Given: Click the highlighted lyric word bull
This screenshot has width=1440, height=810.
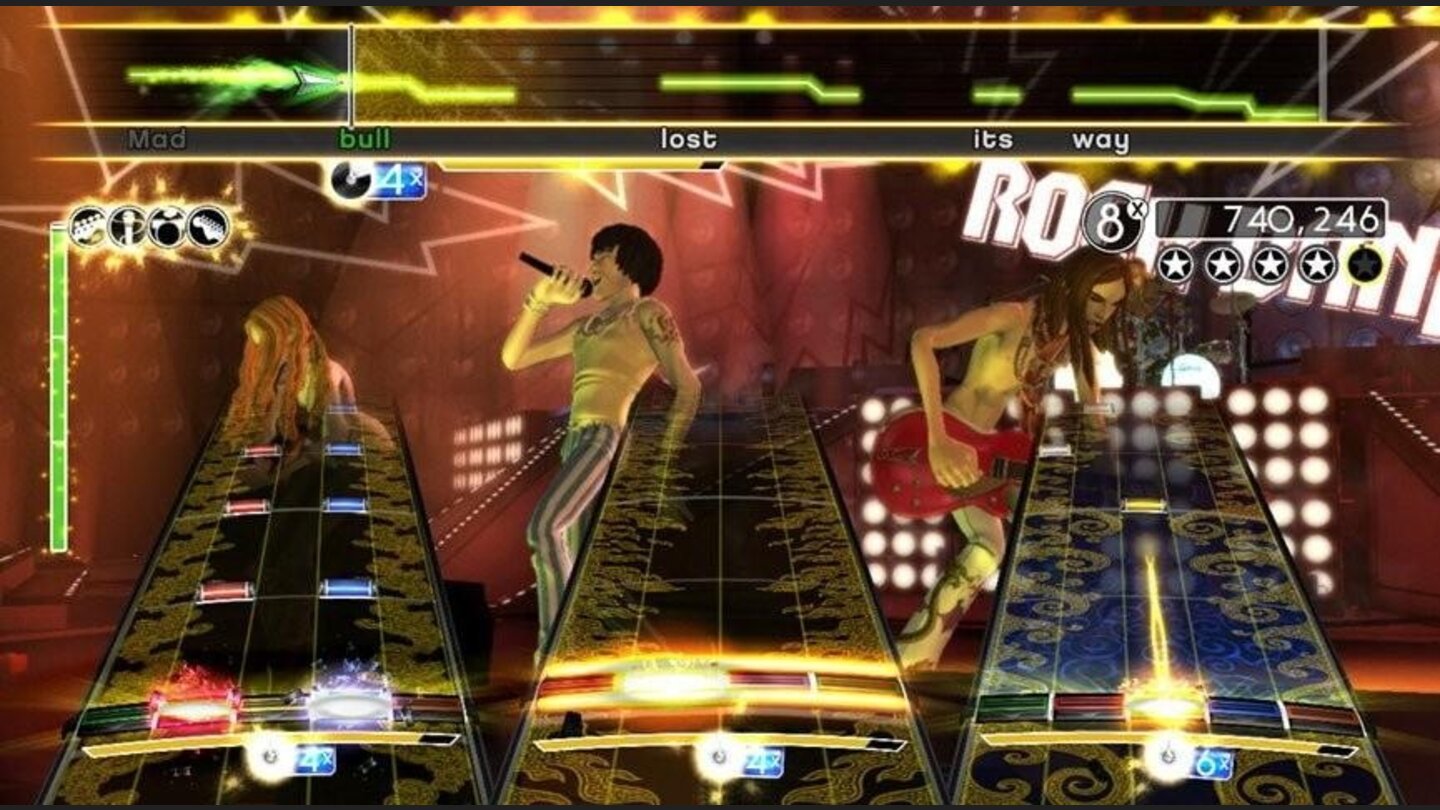Looking at the screenshot, I should point(364,141).
